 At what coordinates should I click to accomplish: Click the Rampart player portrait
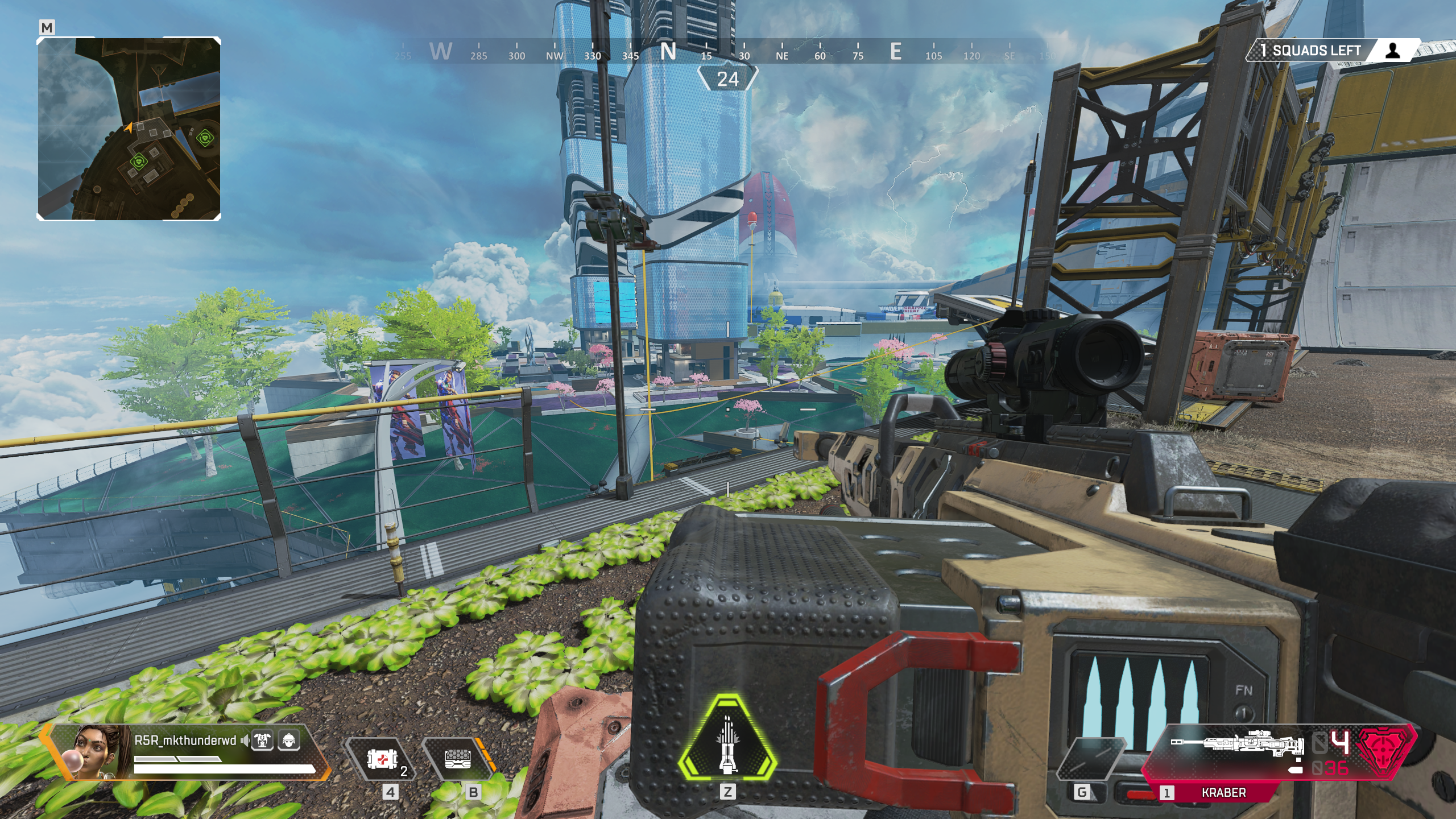coord(94,751)
